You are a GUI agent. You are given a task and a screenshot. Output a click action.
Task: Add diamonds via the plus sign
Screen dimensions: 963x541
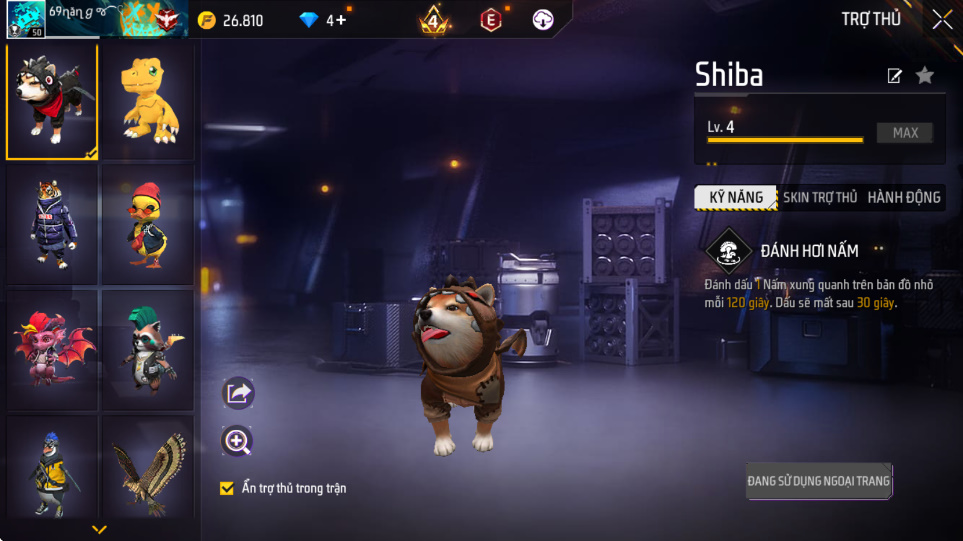coord(341,20)
